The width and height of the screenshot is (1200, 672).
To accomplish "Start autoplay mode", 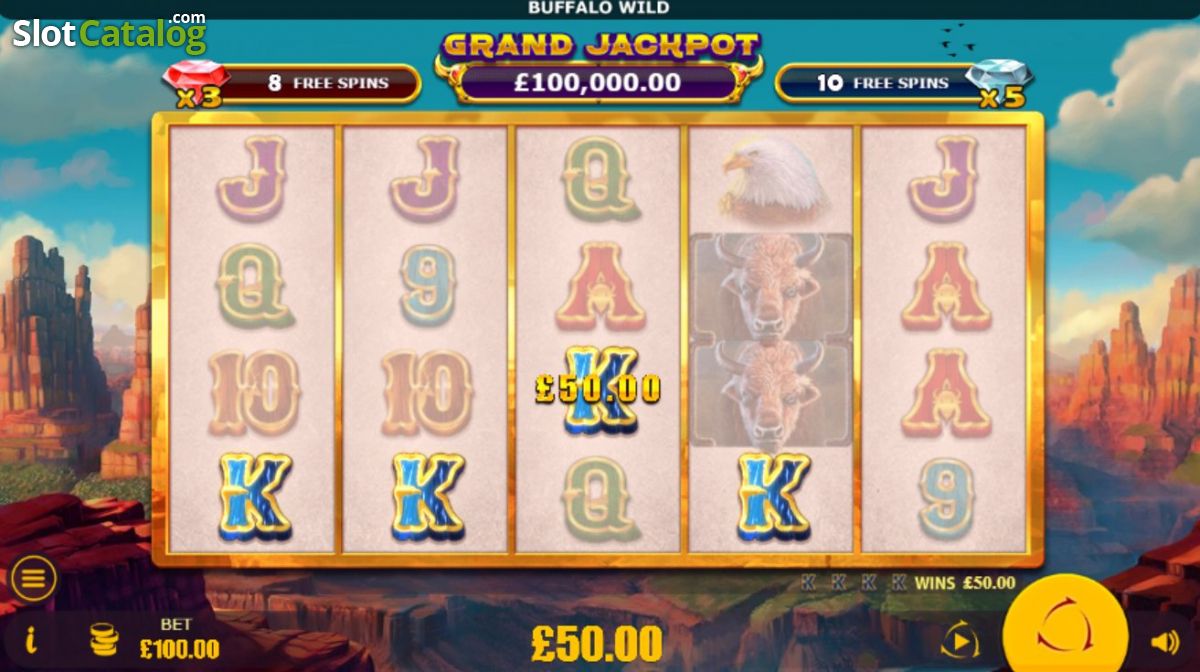I will click(959, 640).
